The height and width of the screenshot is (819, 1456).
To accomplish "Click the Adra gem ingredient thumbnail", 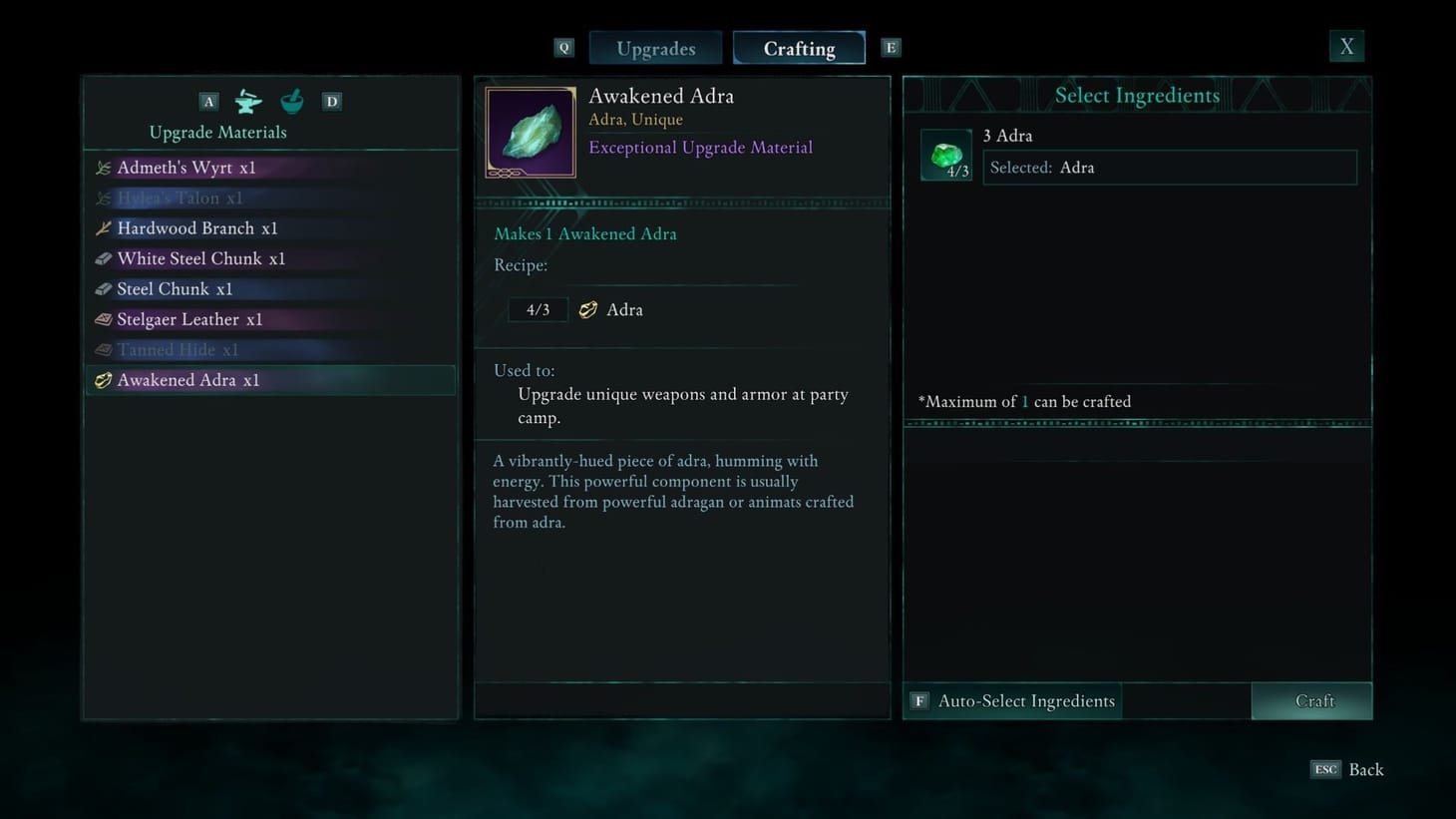I will (x=945, y=154).
